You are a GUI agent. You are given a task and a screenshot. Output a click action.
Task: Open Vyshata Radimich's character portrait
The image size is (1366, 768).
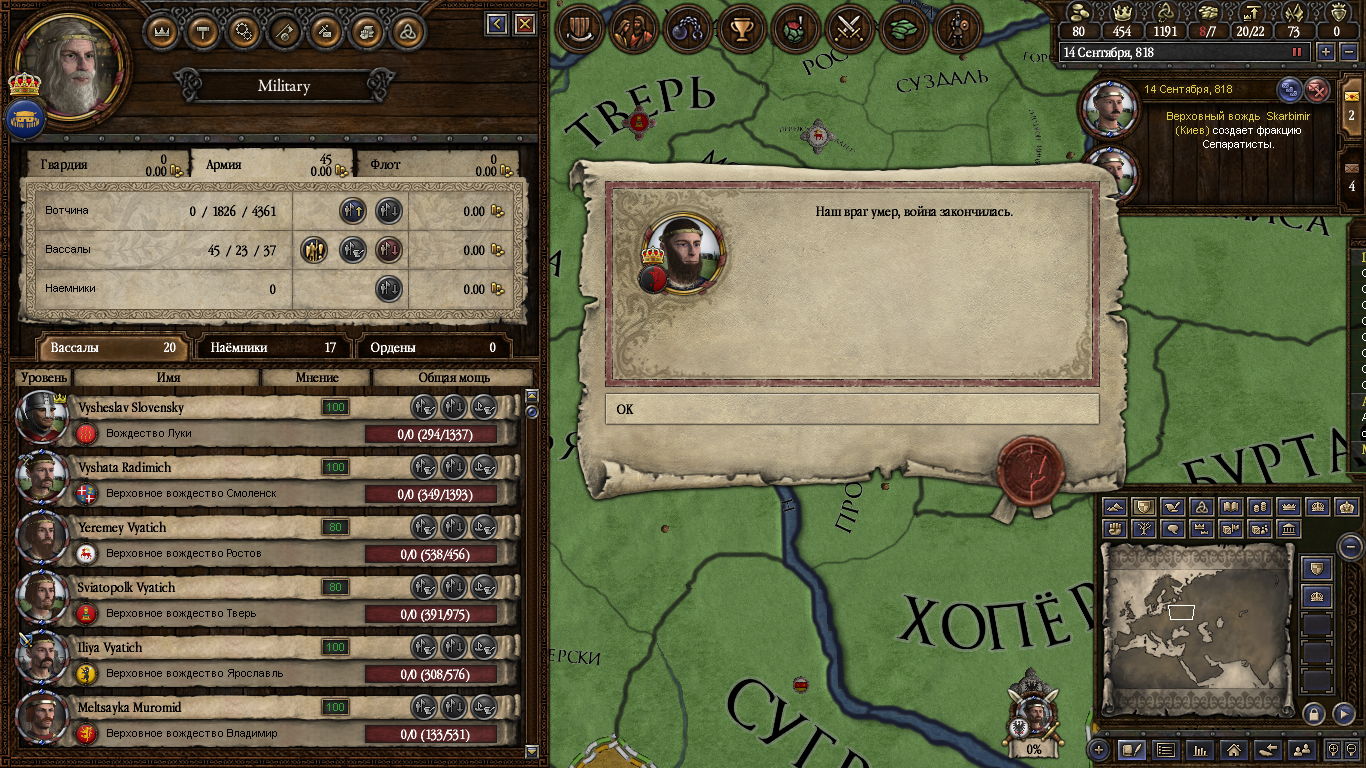click(x=42, y=479)
